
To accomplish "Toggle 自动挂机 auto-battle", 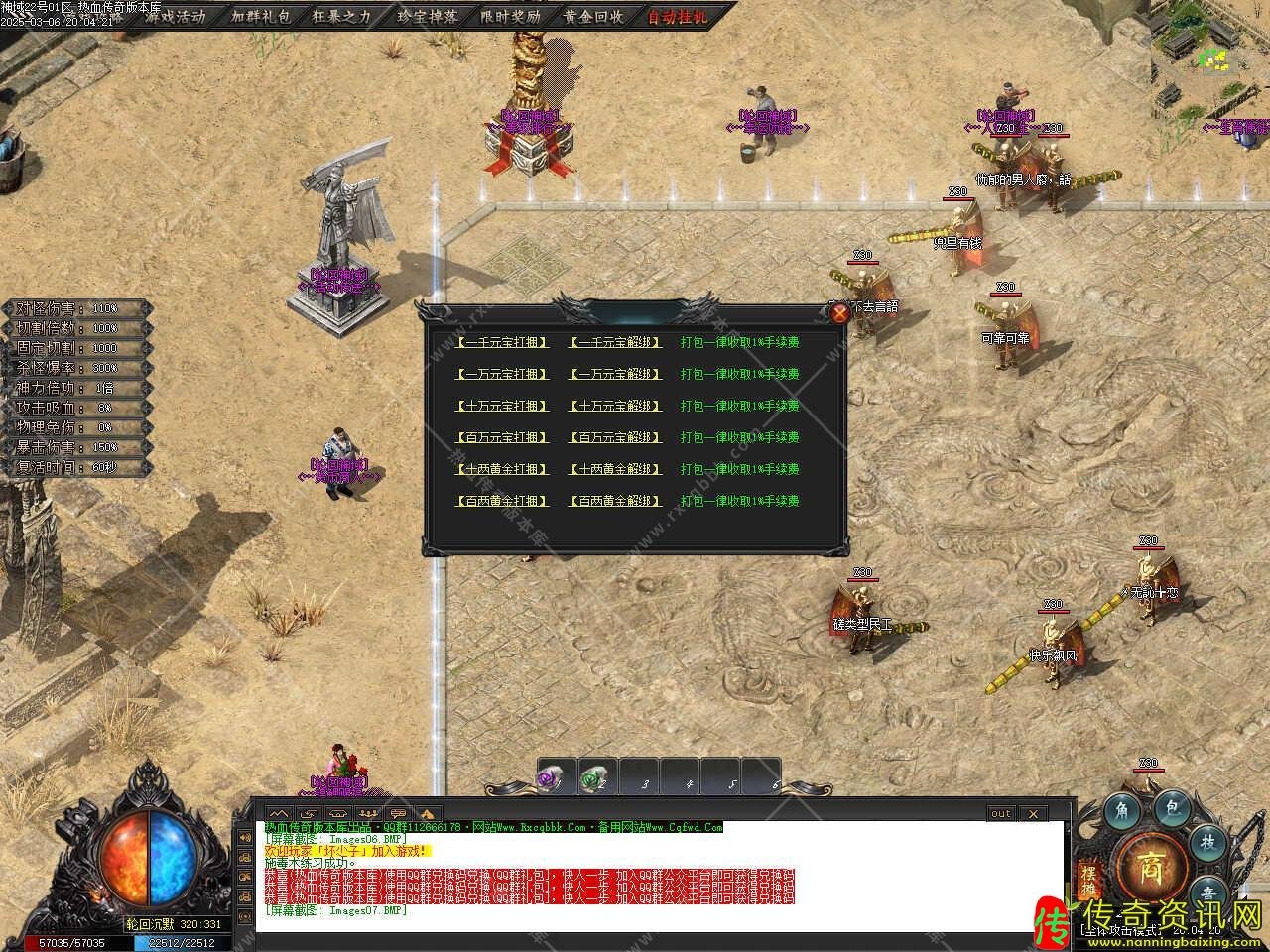I will click(x=679, y=16).
